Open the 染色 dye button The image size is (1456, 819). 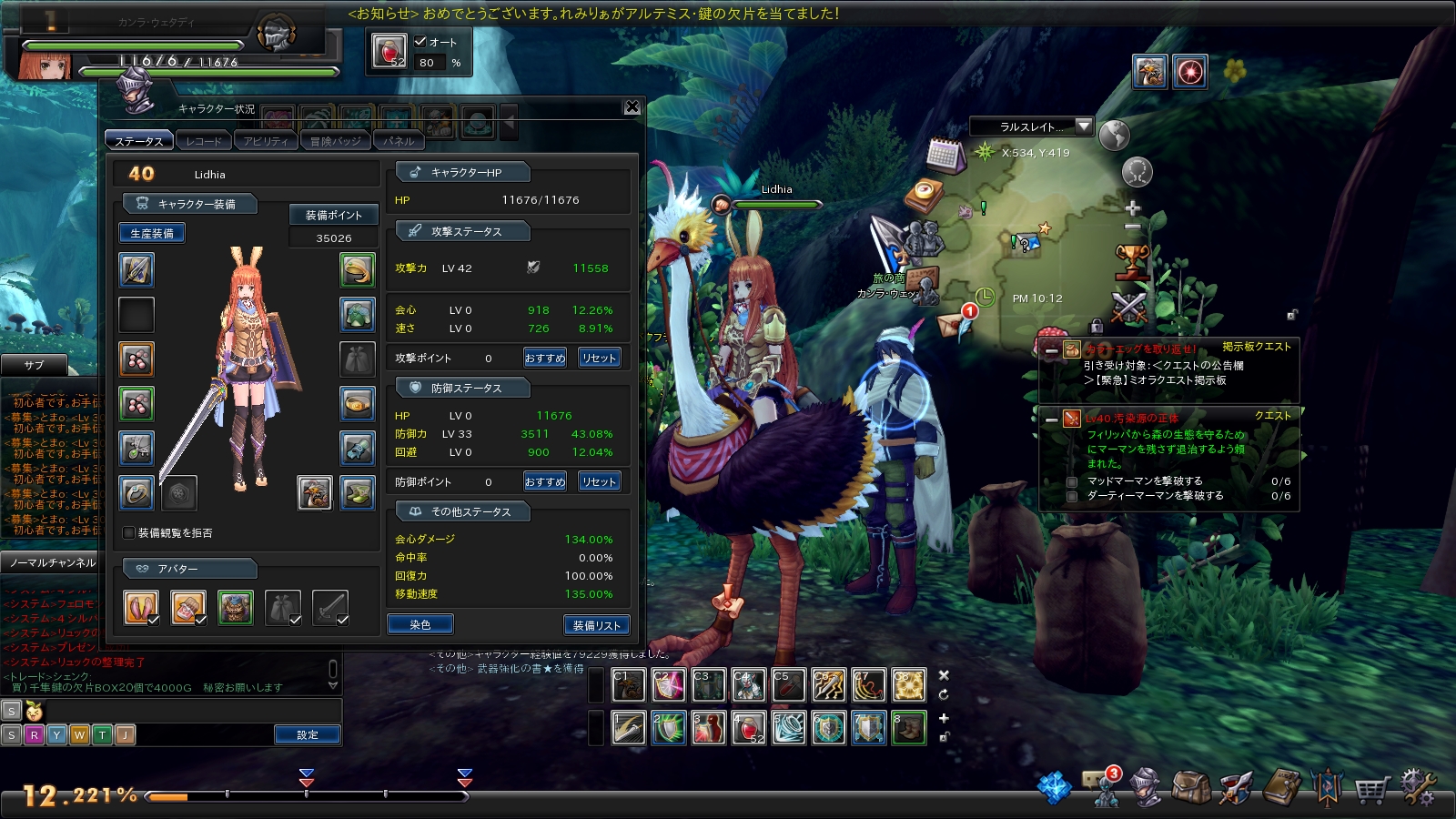[420, 625]
